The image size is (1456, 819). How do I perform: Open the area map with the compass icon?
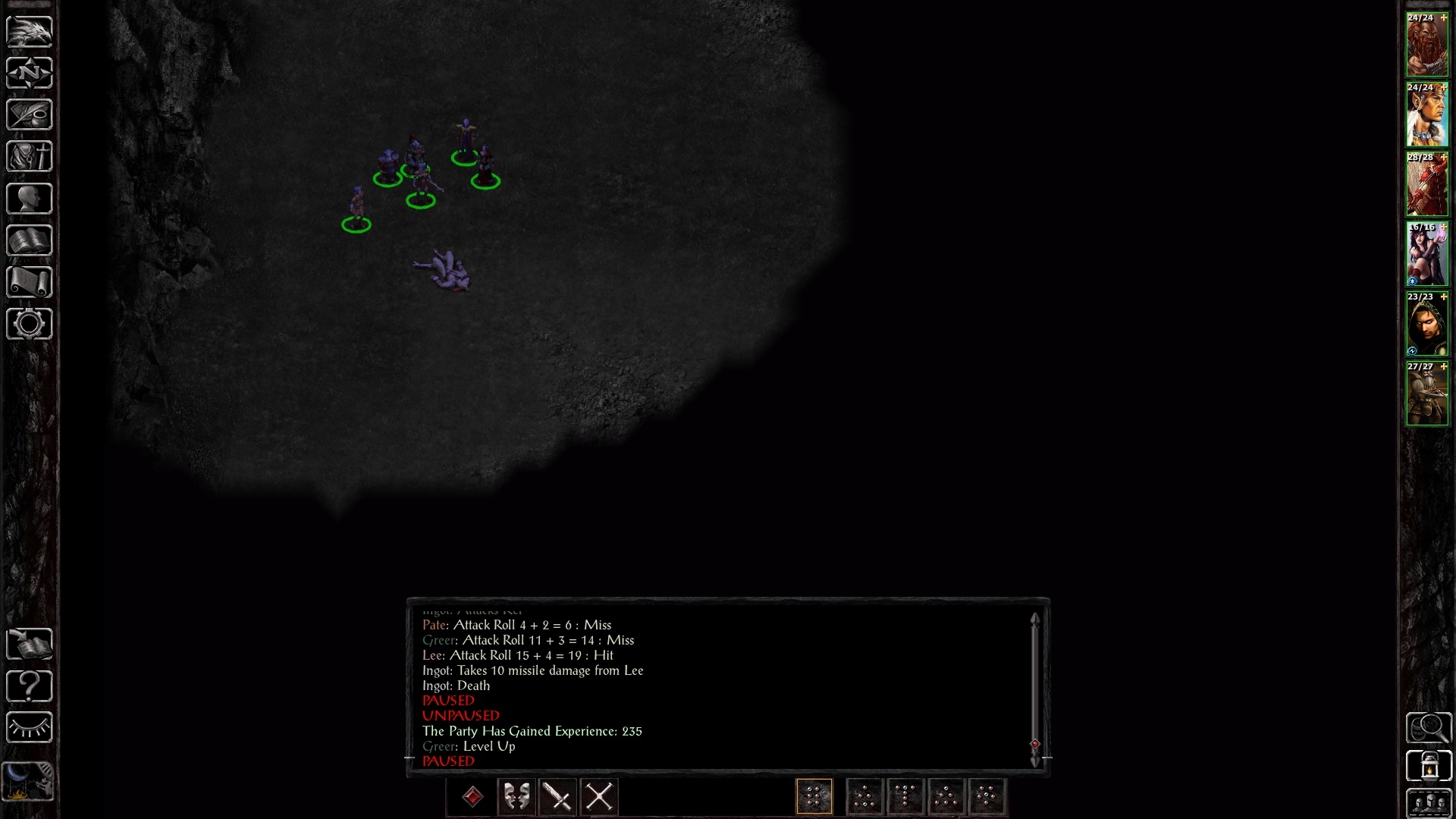click(30, 74)
